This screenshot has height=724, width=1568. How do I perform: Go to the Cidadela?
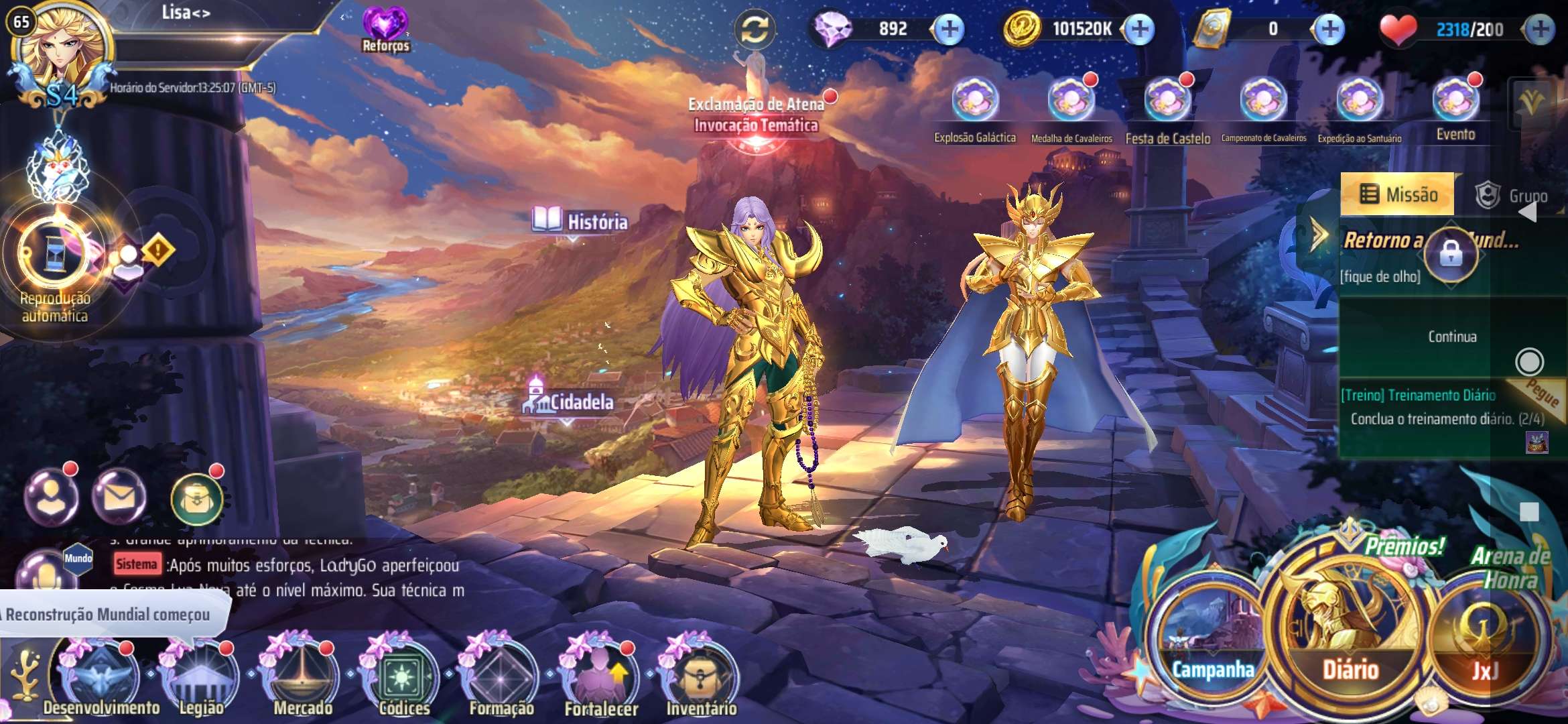[568, 401]
